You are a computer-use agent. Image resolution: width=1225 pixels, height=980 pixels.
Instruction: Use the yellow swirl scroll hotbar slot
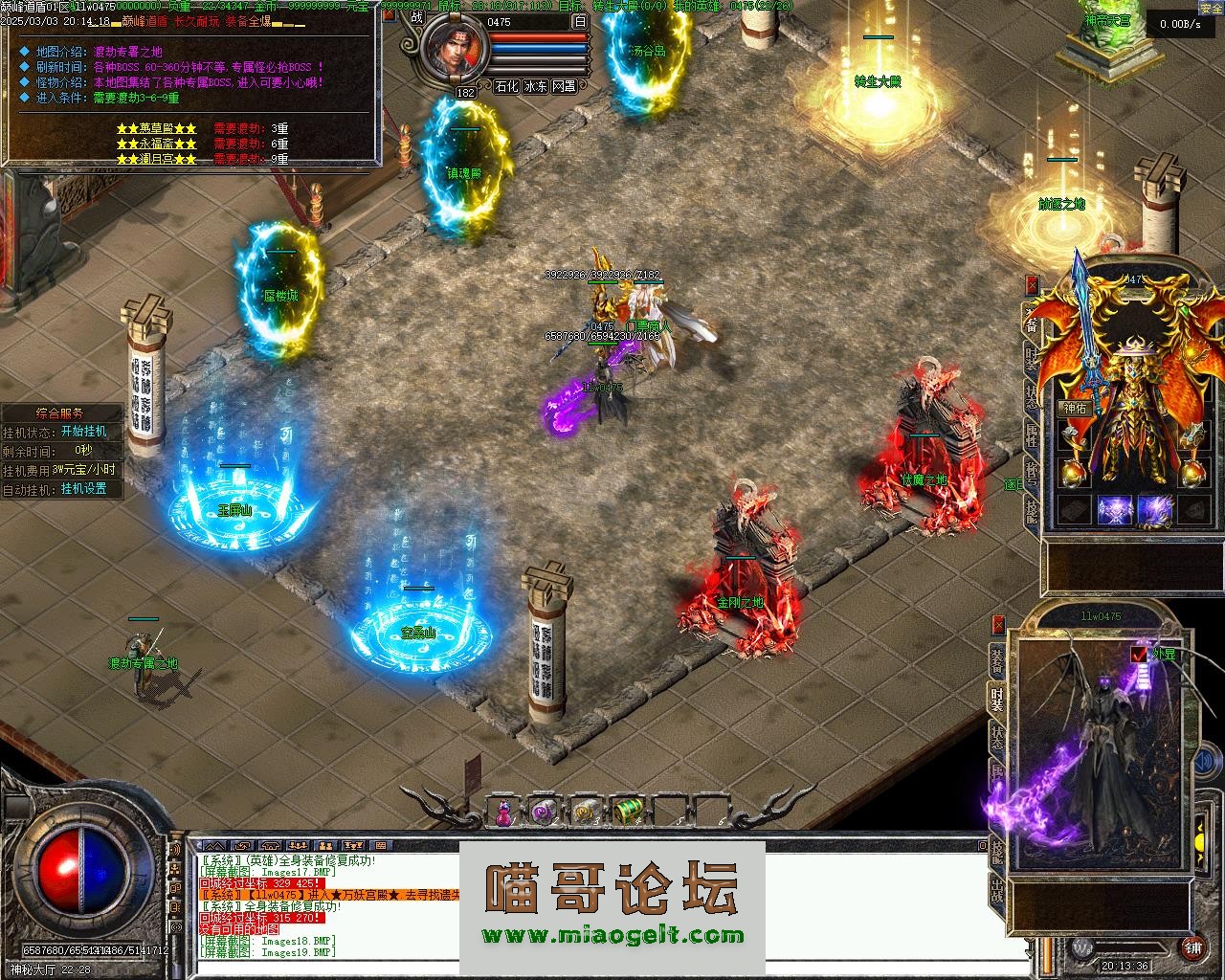[x=585, y=813]
